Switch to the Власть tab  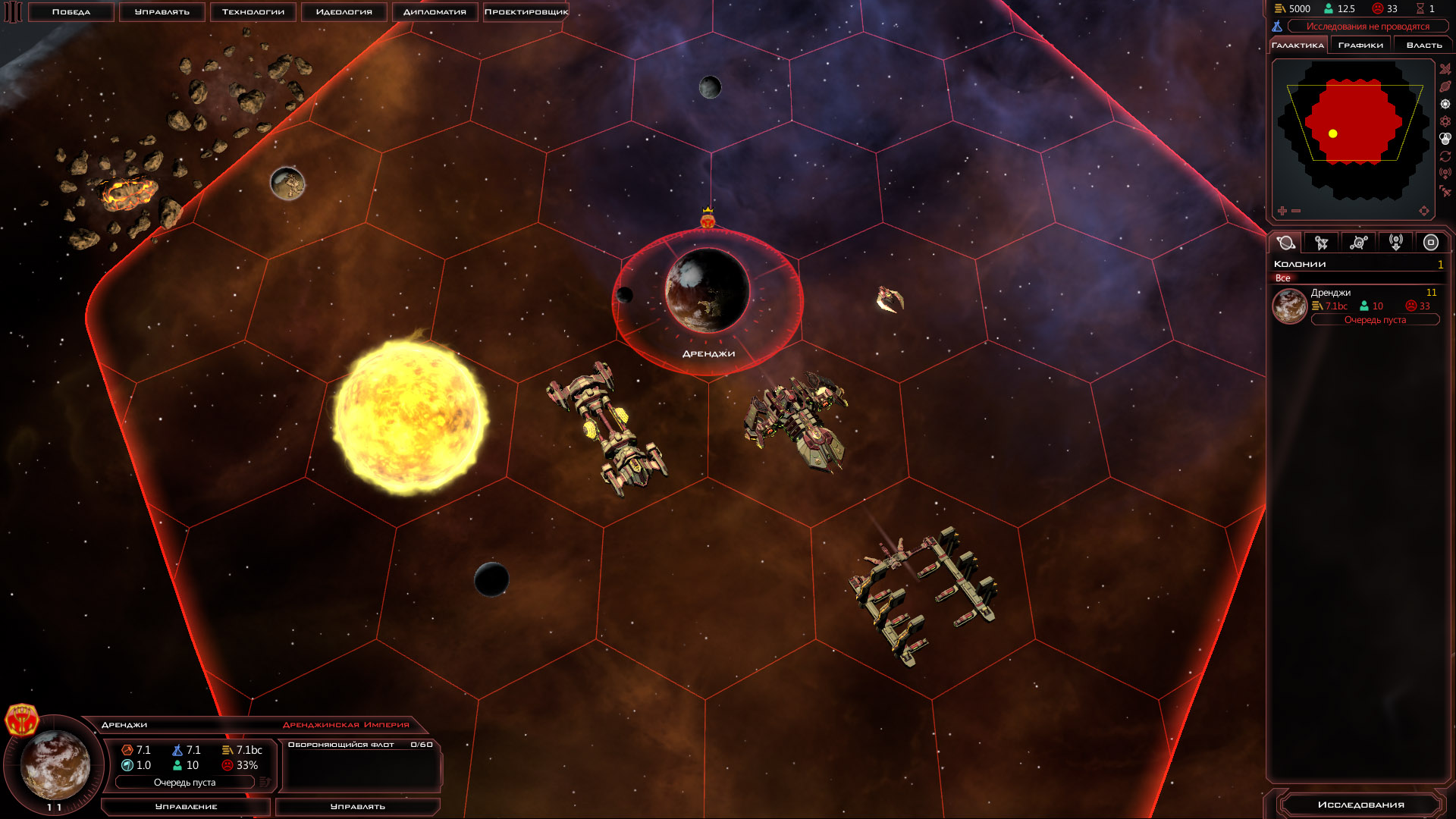[1424, 45]
